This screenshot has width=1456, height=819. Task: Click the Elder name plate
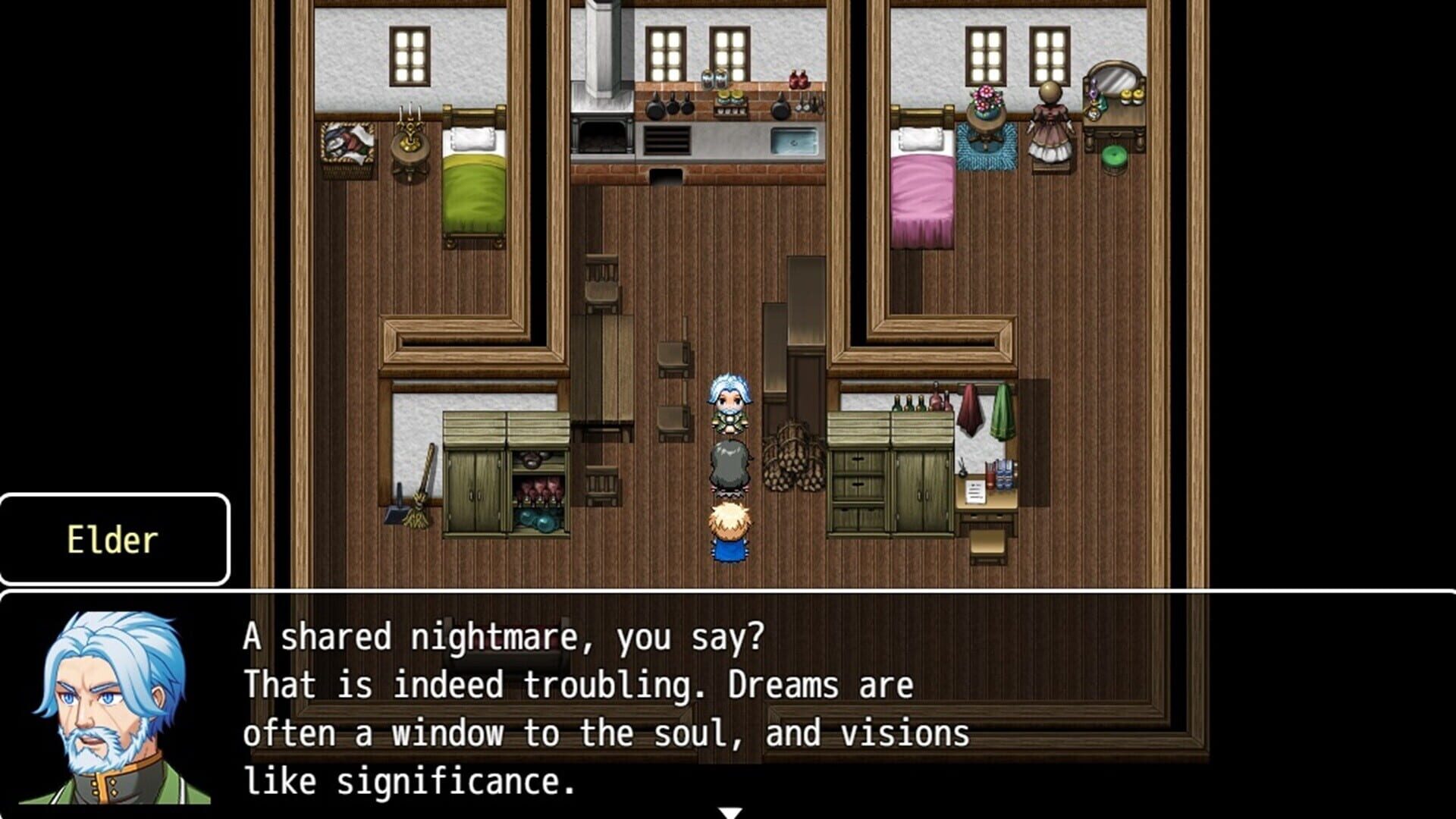pos(114,540)
